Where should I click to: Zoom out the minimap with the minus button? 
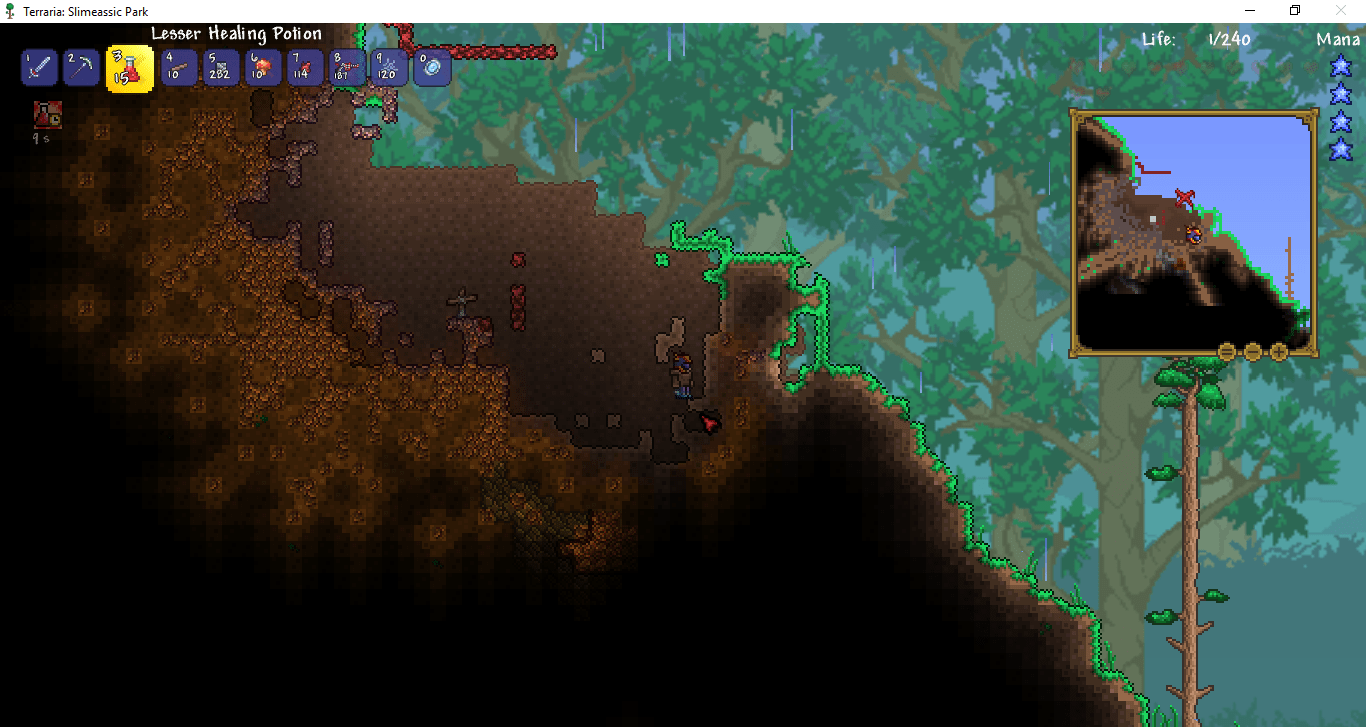click(x=1252, y=351)
